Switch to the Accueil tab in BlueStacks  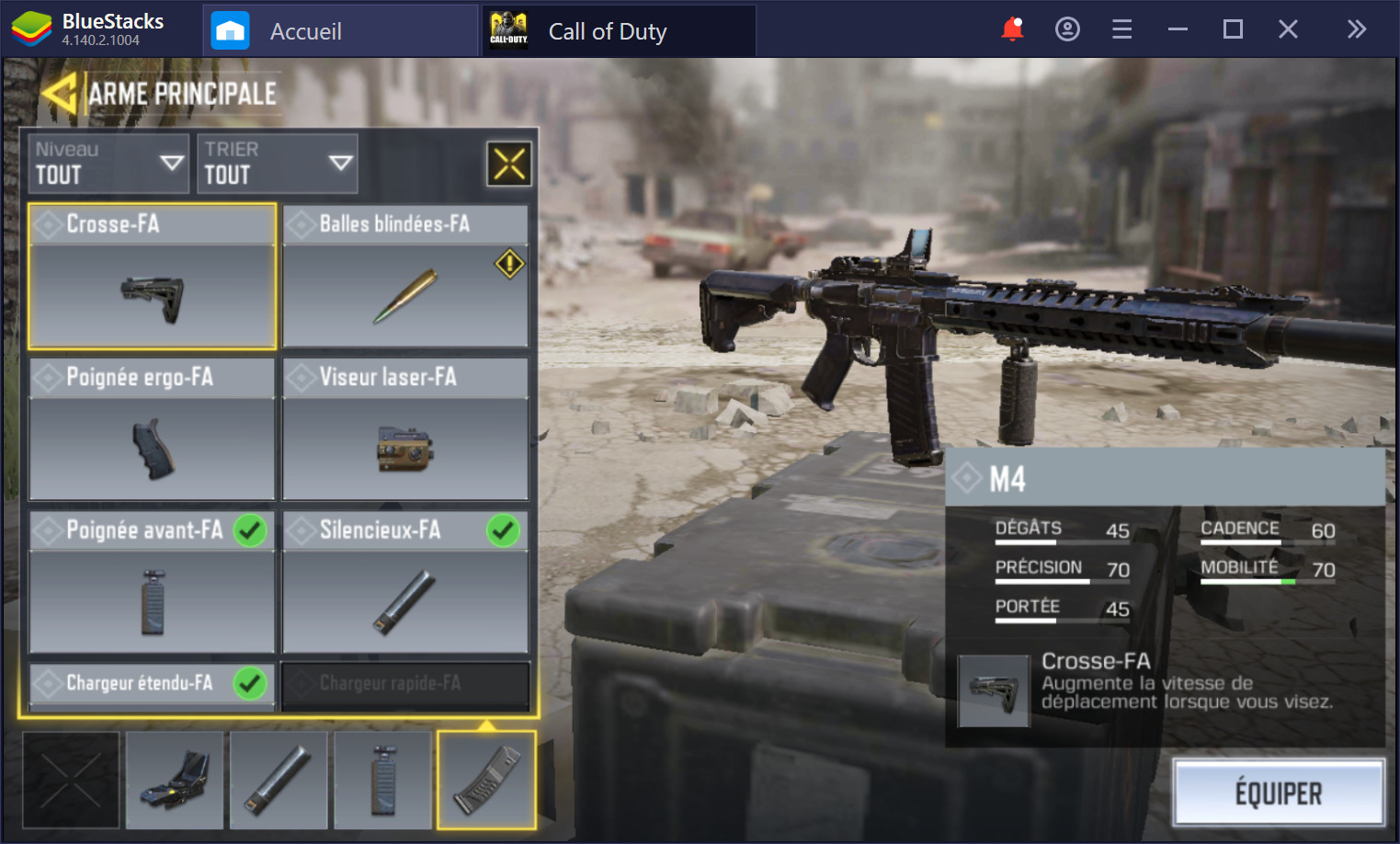point(305,31)
